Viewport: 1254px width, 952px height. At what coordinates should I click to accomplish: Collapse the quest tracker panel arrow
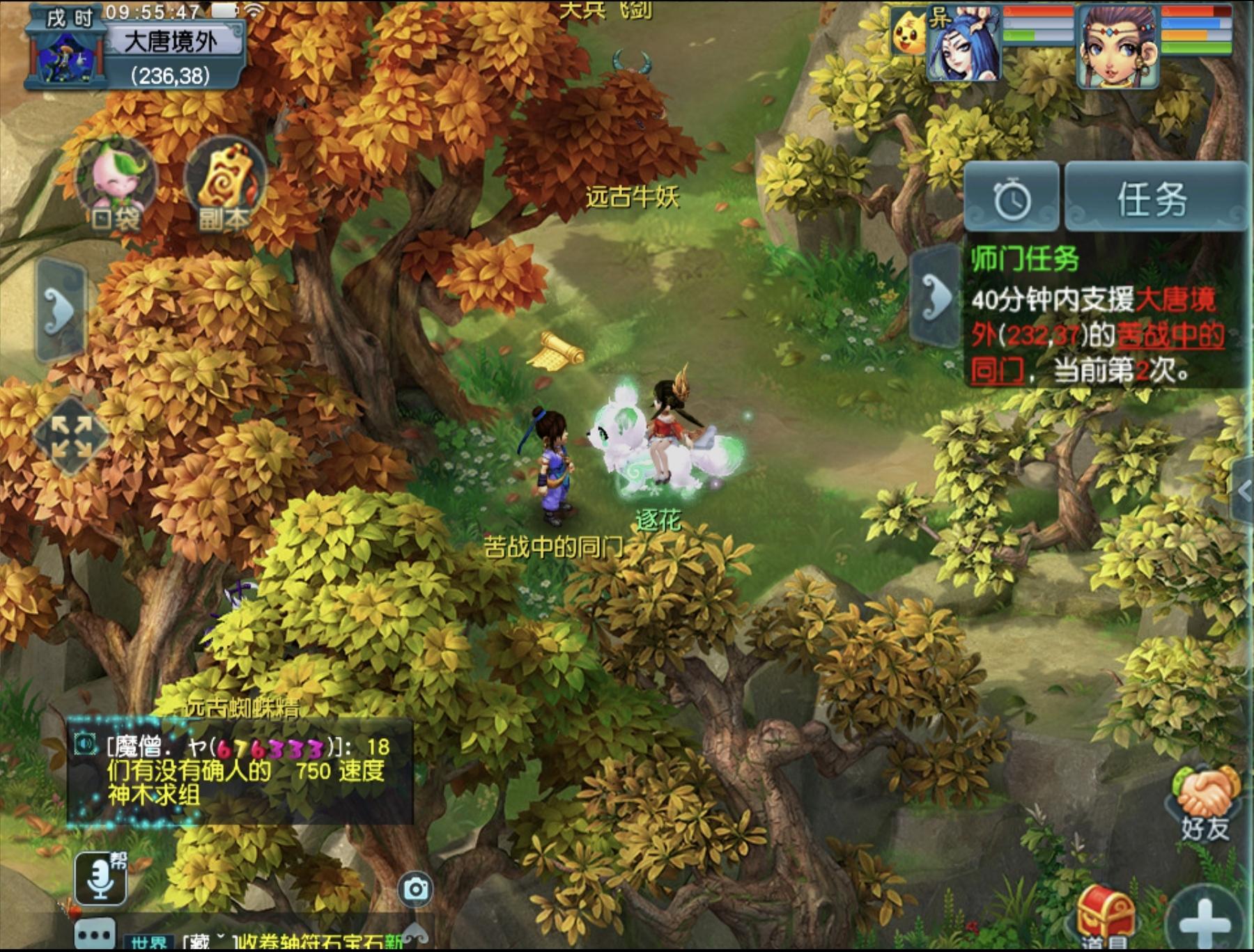click(x=936, y=297)
